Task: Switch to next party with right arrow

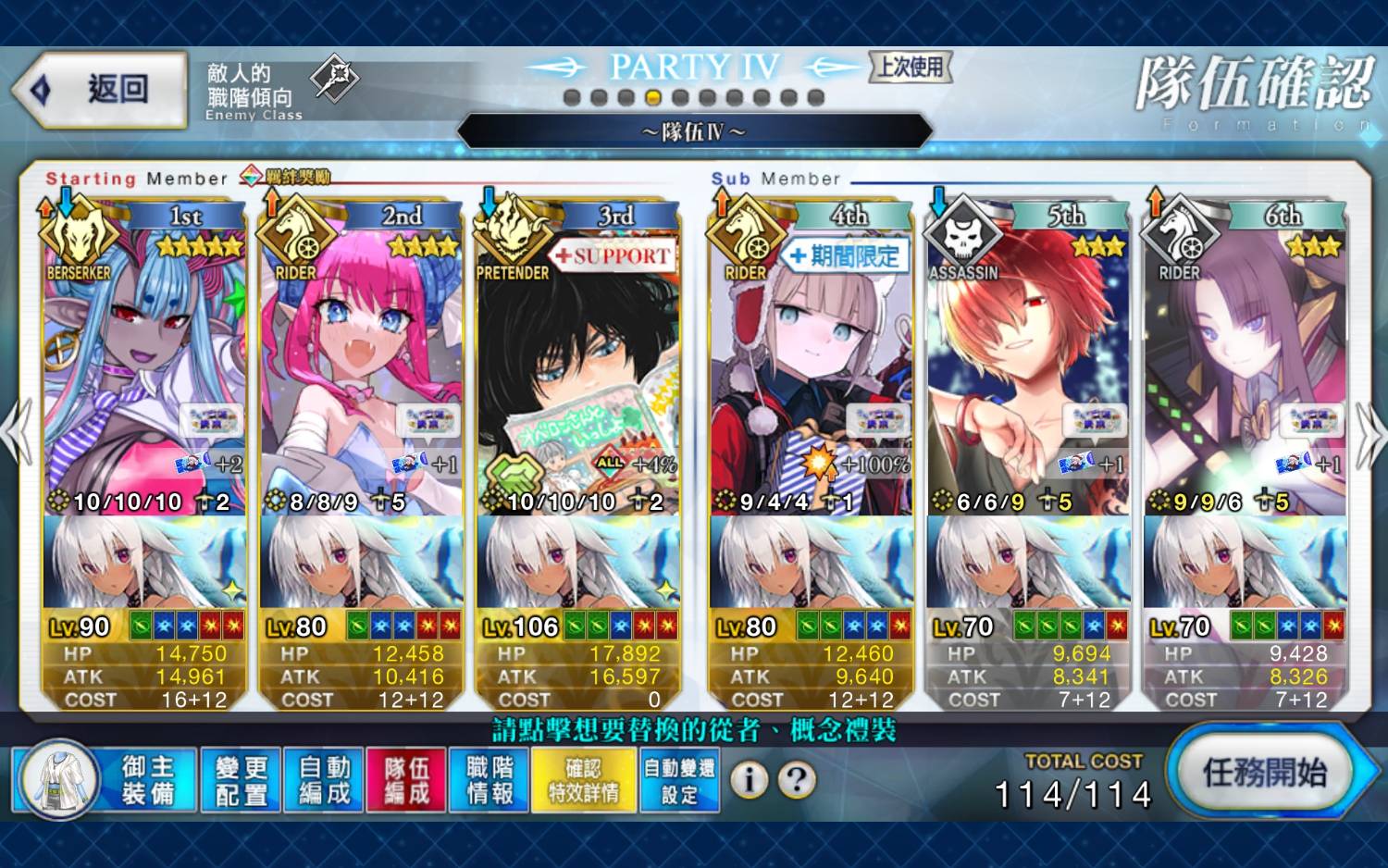Action: (x=1369, y=433)
